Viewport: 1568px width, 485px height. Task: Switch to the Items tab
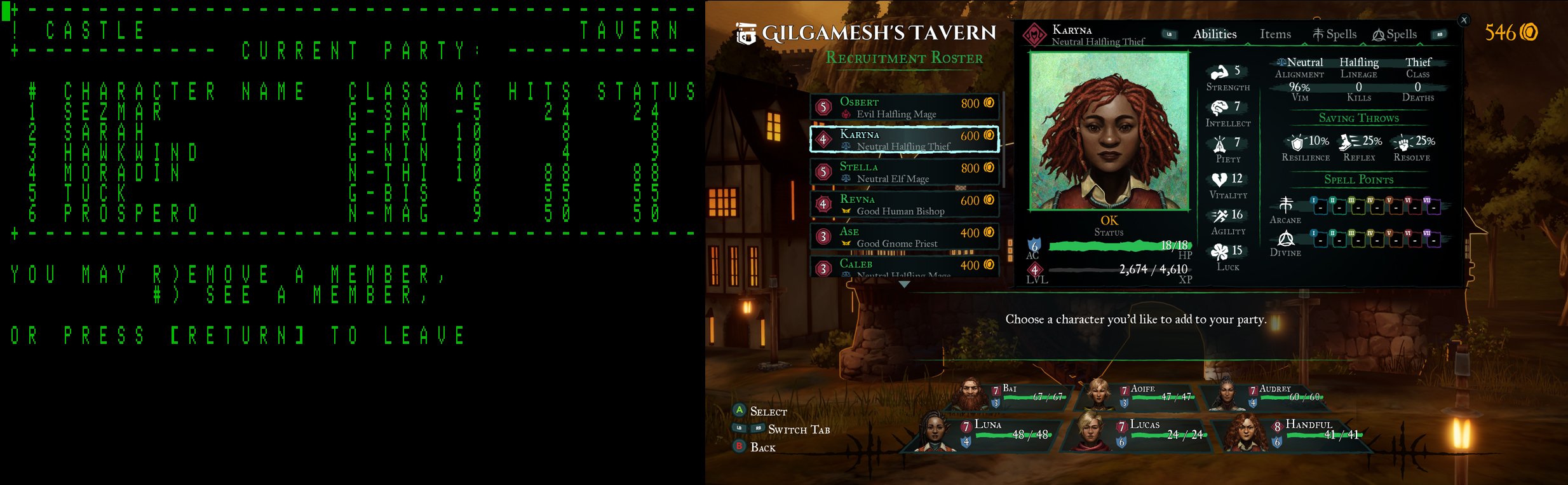tap(1274, 34)
